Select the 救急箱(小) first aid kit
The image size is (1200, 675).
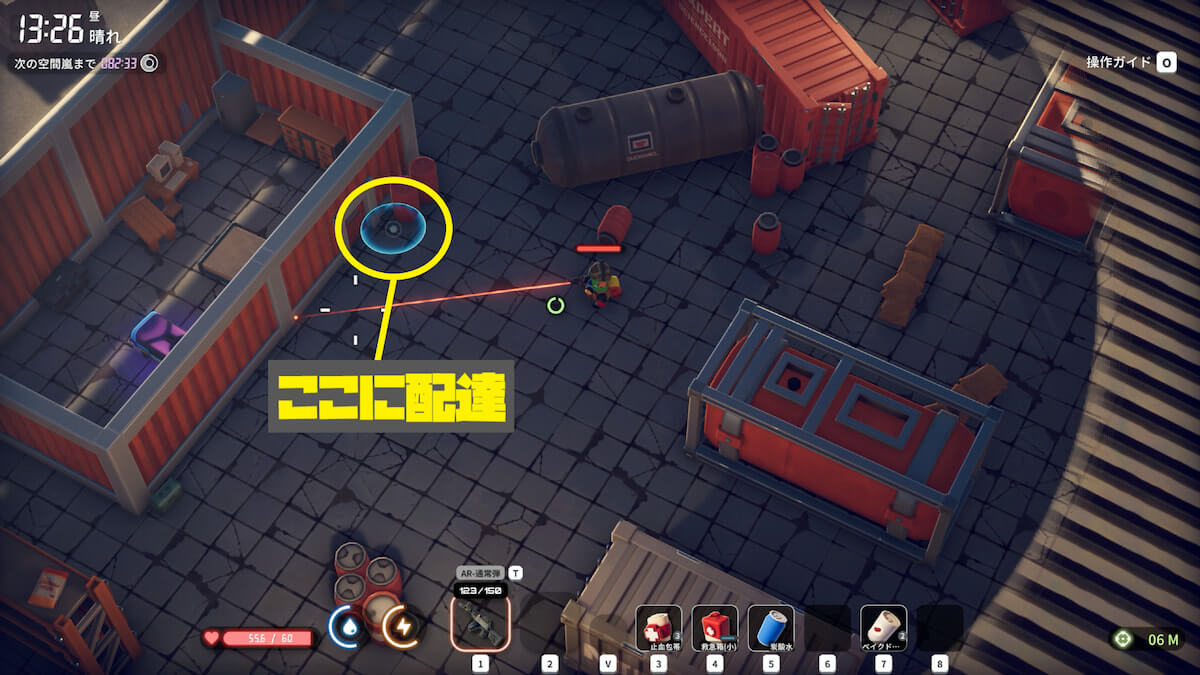[x=715, y=628]
